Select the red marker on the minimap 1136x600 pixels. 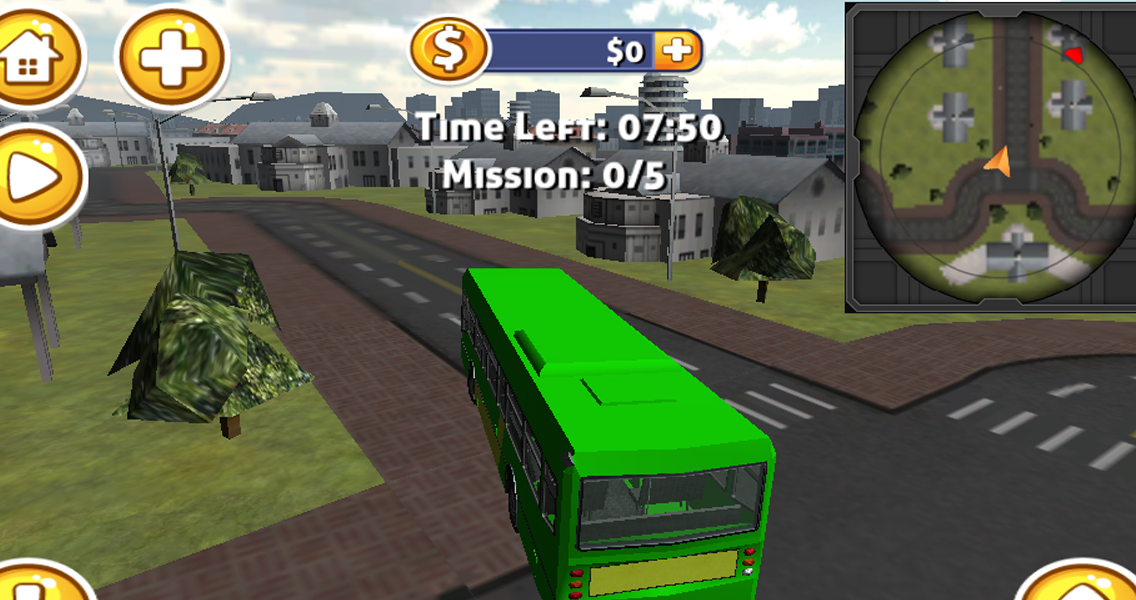click(x=1073, y=54)
